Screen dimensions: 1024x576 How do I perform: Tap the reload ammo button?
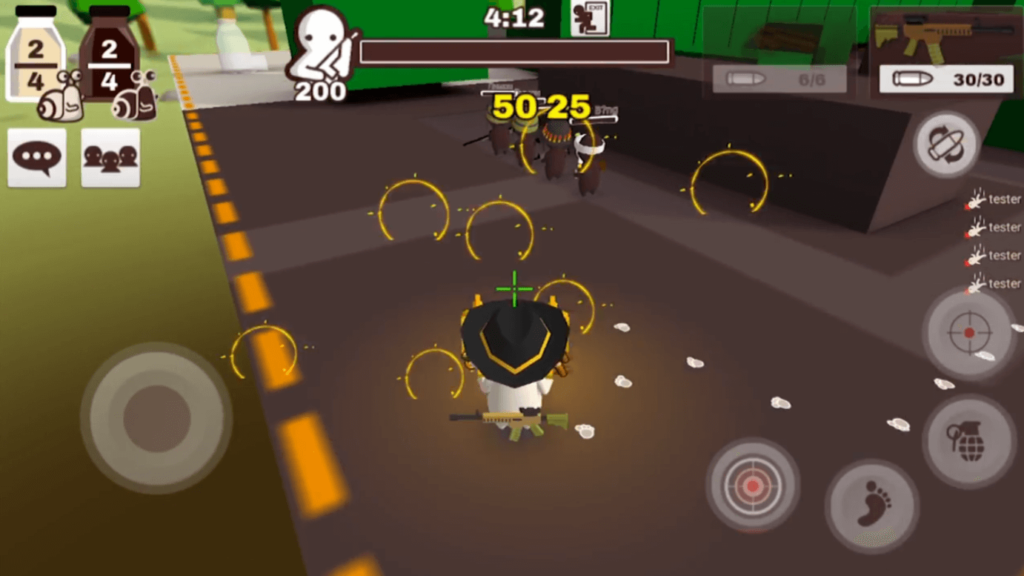(945, 144)
